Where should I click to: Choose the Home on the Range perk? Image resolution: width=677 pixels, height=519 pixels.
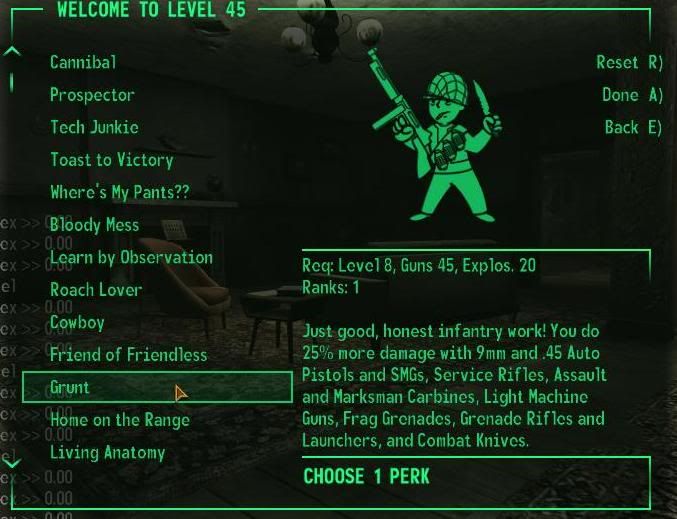(120, 420)
